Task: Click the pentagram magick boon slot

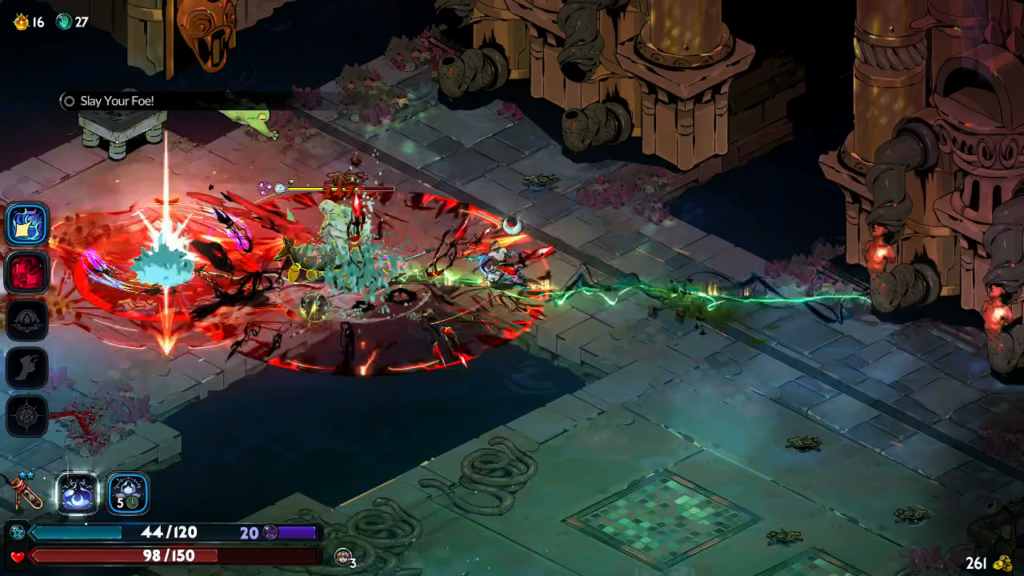Action: 27,416
